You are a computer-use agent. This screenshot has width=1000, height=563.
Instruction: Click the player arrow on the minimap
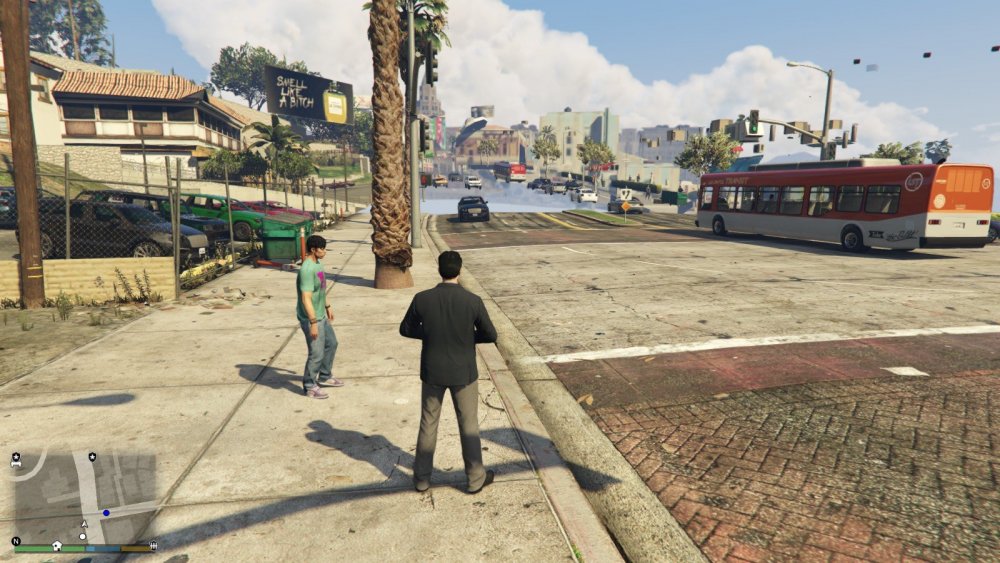coord(84,524)
